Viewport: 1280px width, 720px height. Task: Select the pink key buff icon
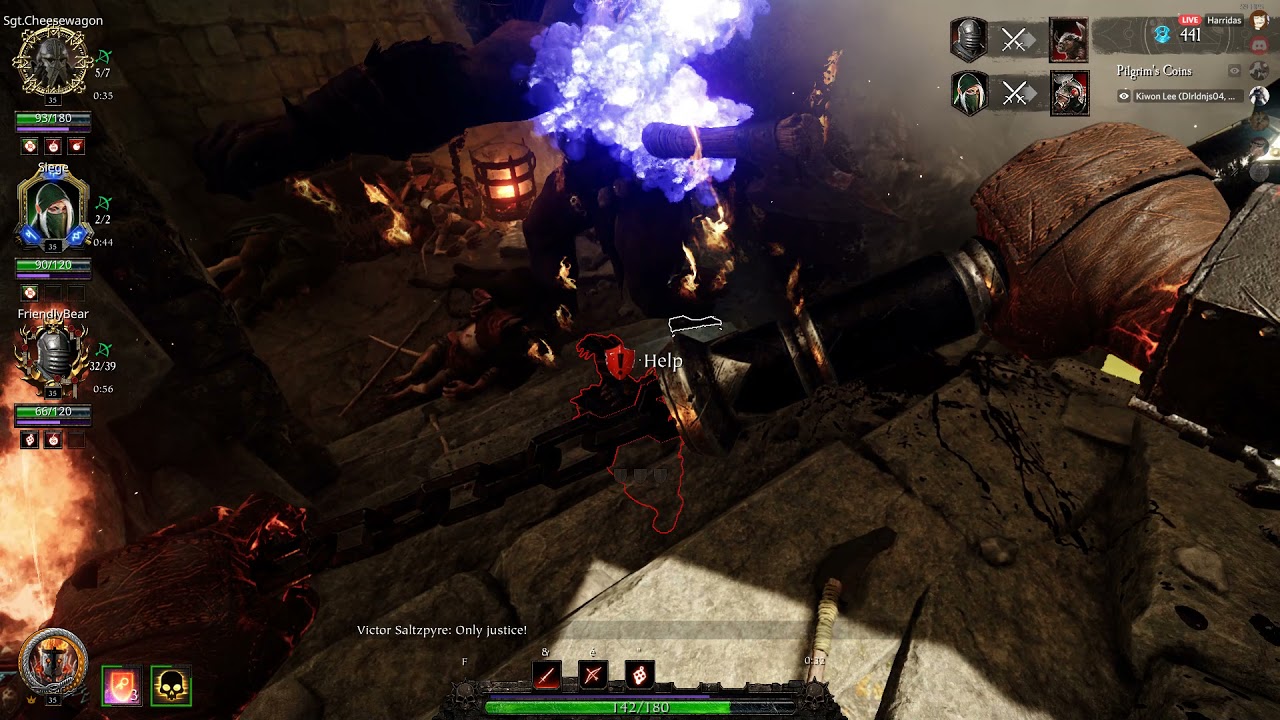(x=121, y=687)
